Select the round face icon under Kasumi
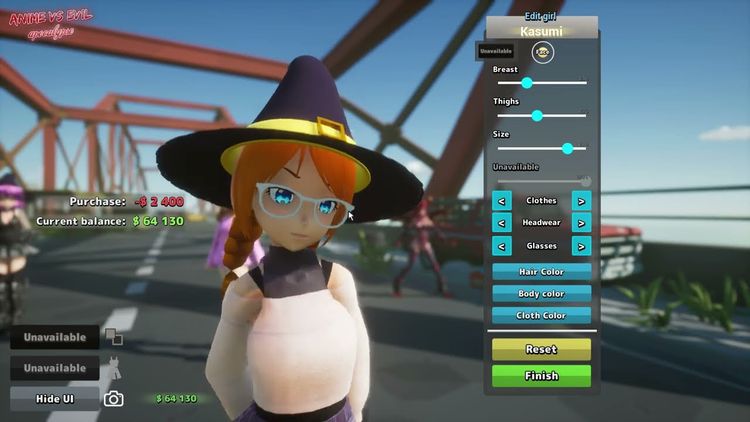This screenshot has width=750, height=422. tap(542, 52)
